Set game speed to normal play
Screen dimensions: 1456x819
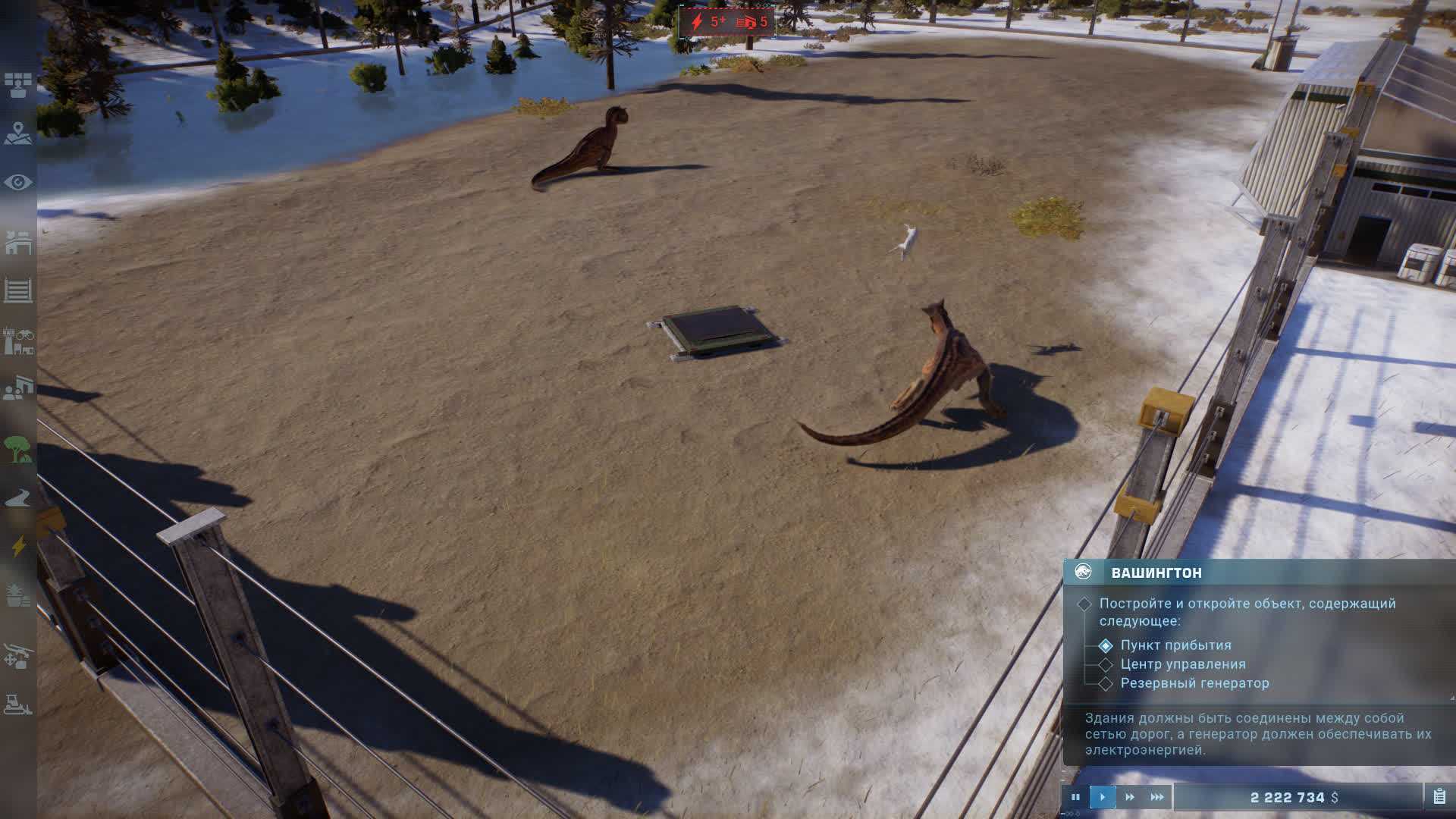(1103, 797)
